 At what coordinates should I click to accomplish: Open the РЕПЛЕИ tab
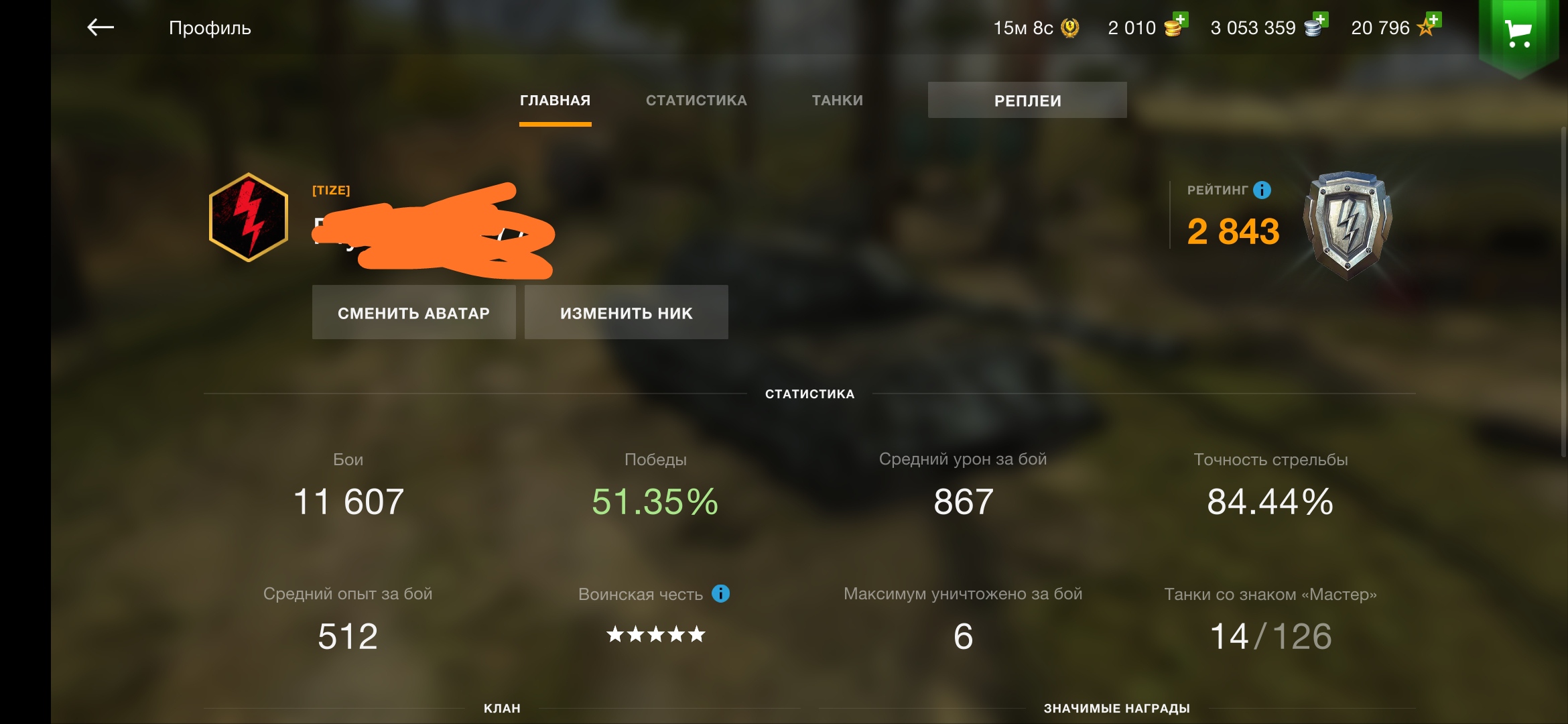click(x=1027, y=101)
